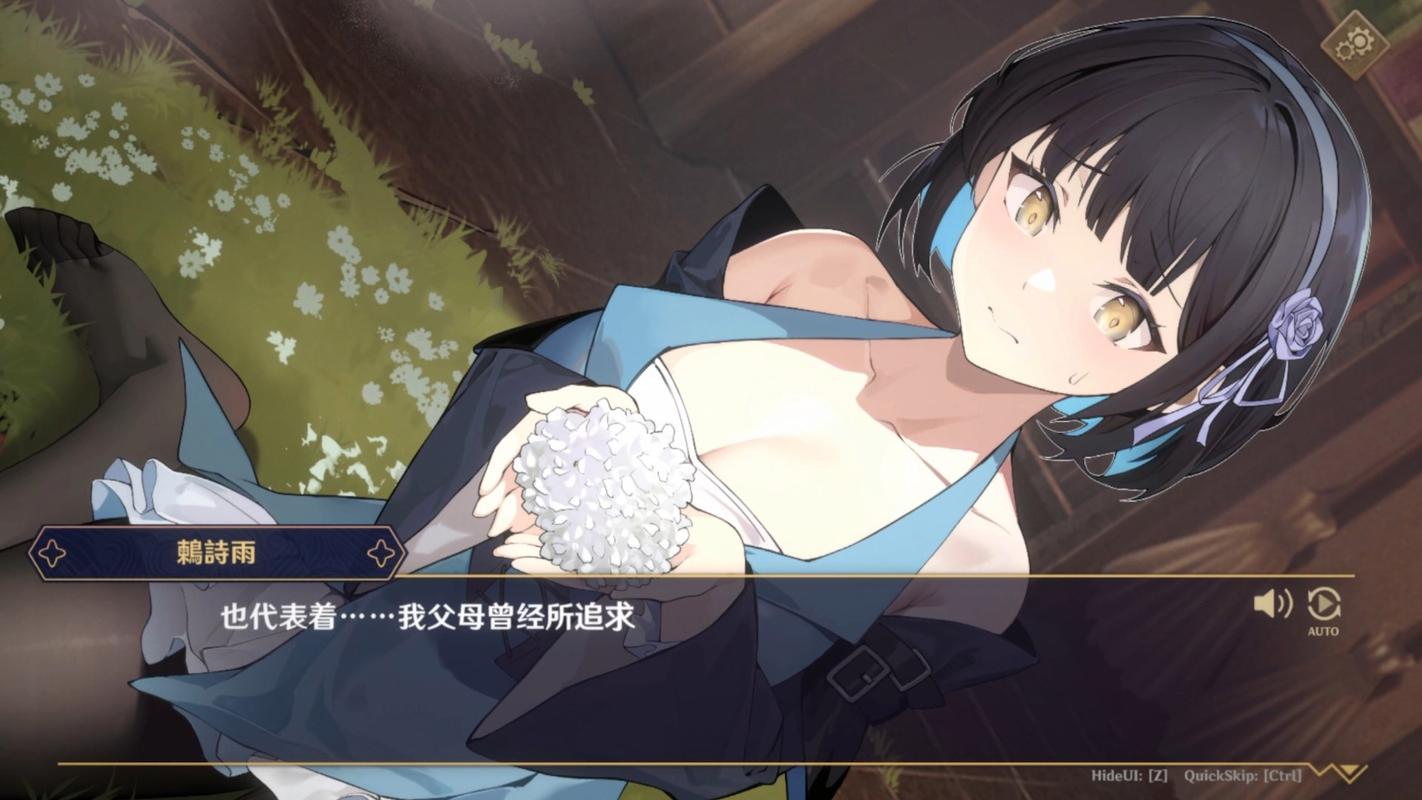Click the QuickSkip label in the status bar

(x=1242, y=774)
